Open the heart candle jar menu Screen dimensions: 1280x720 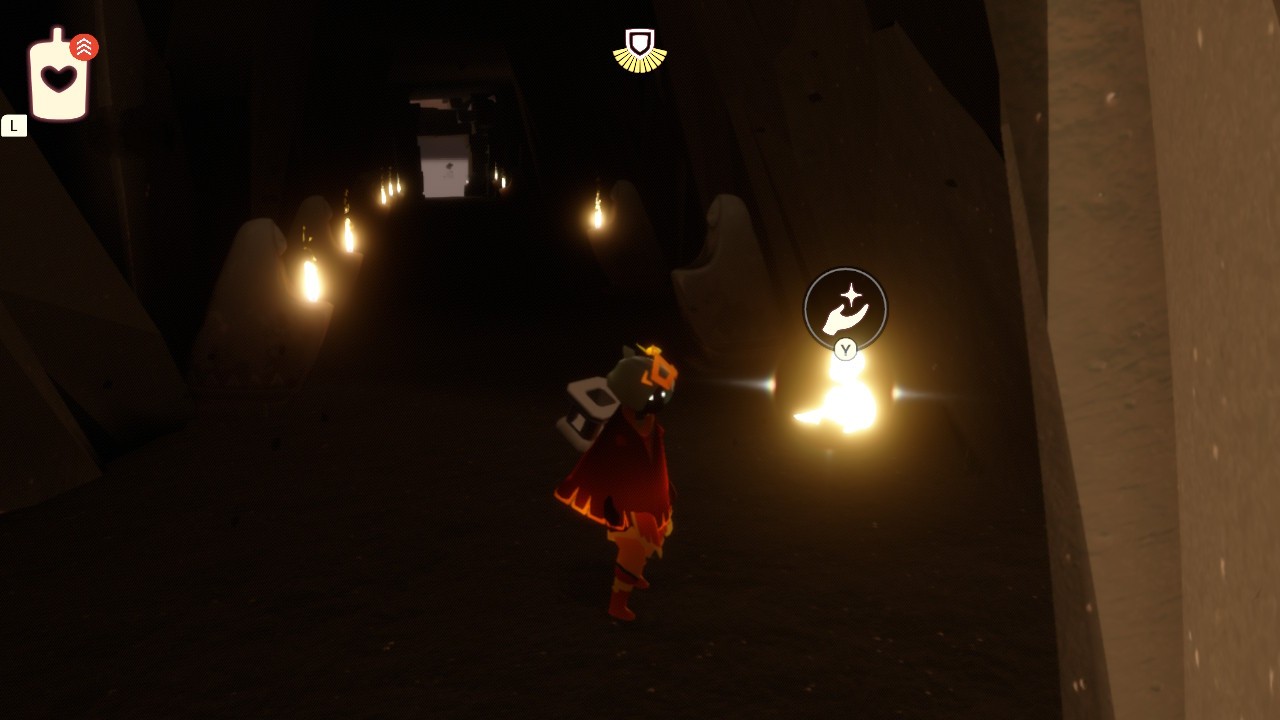58,78
